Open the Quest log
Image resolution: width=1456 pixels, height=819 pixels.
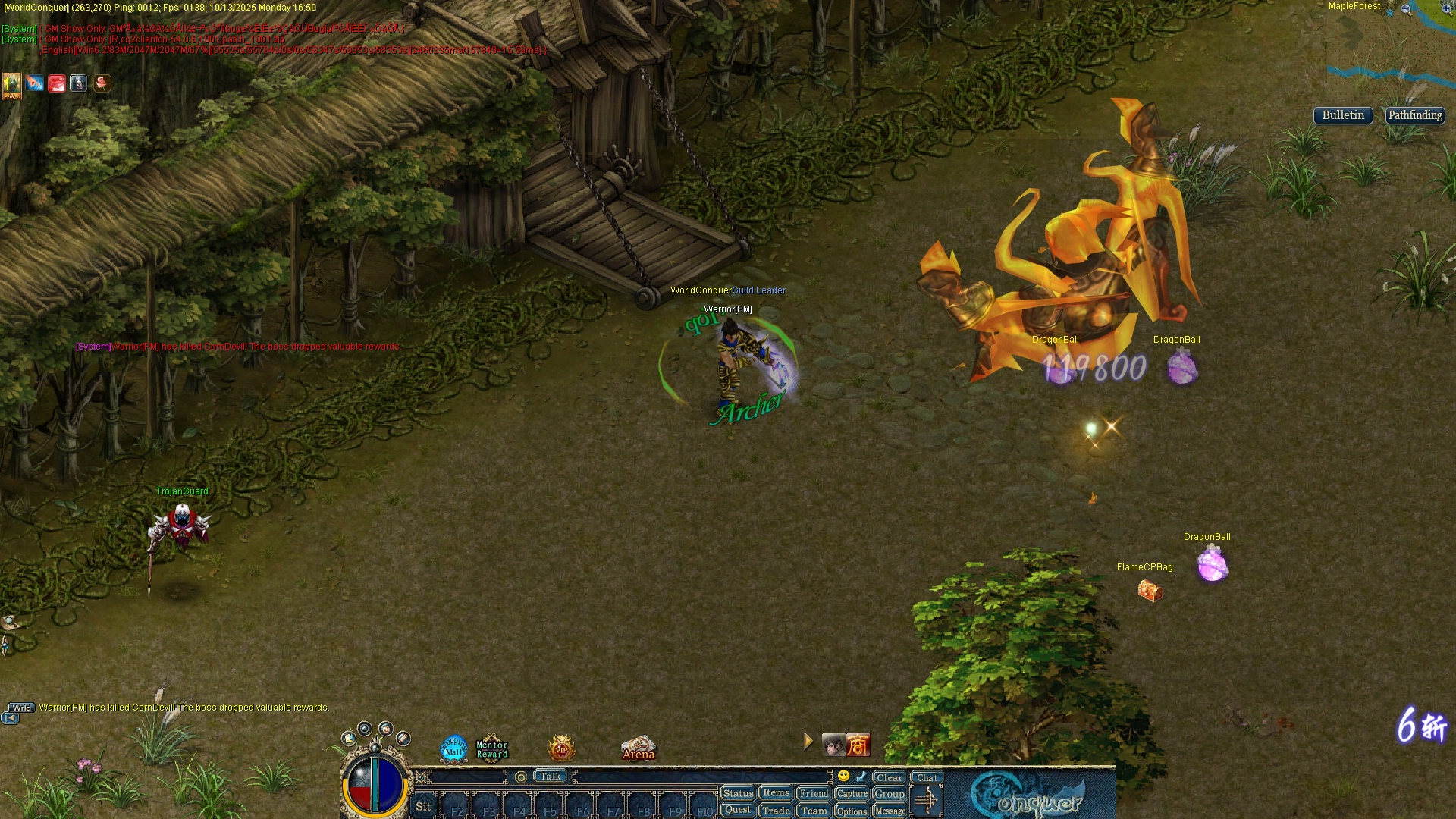tap(737, 810)
